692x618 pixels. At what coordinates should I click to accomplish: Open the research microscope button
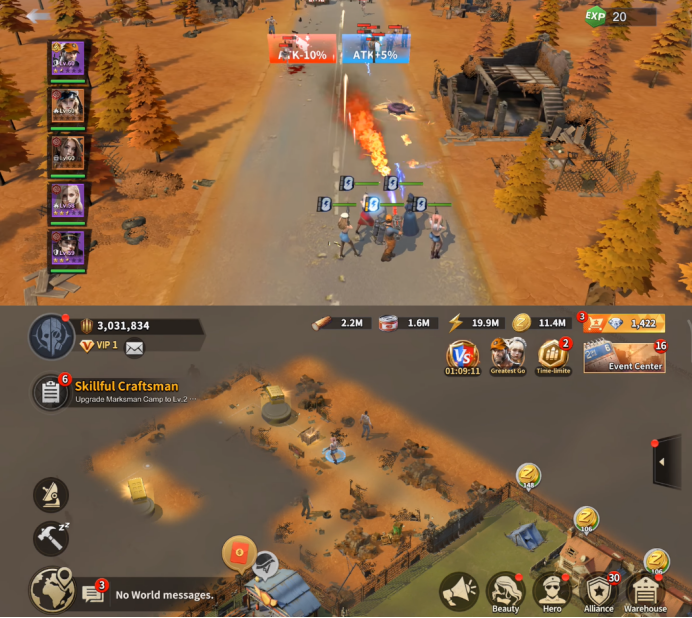pos(50,494)
